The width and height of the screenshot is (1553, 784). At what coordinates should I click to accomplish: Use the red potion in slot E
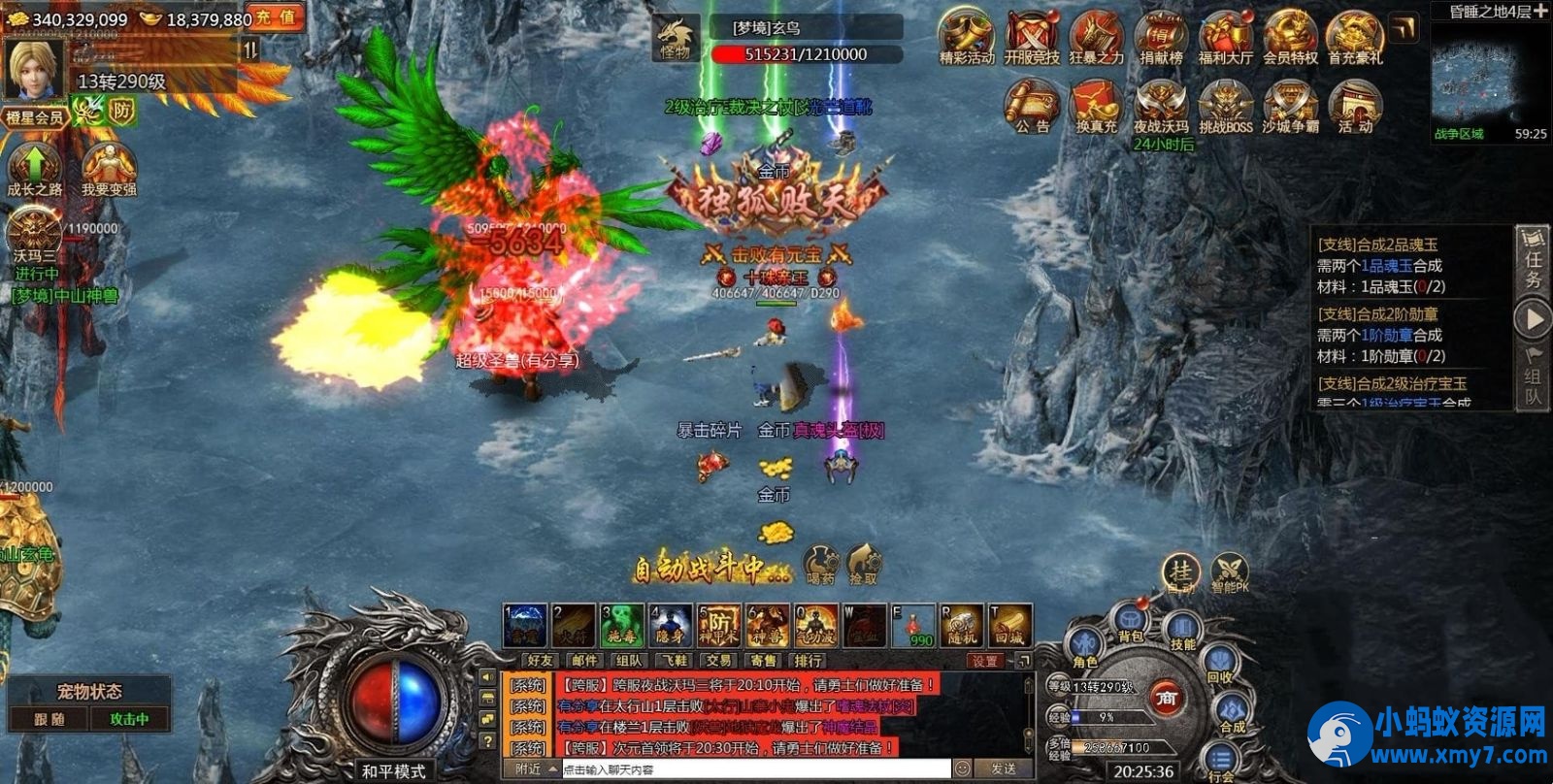912,626
